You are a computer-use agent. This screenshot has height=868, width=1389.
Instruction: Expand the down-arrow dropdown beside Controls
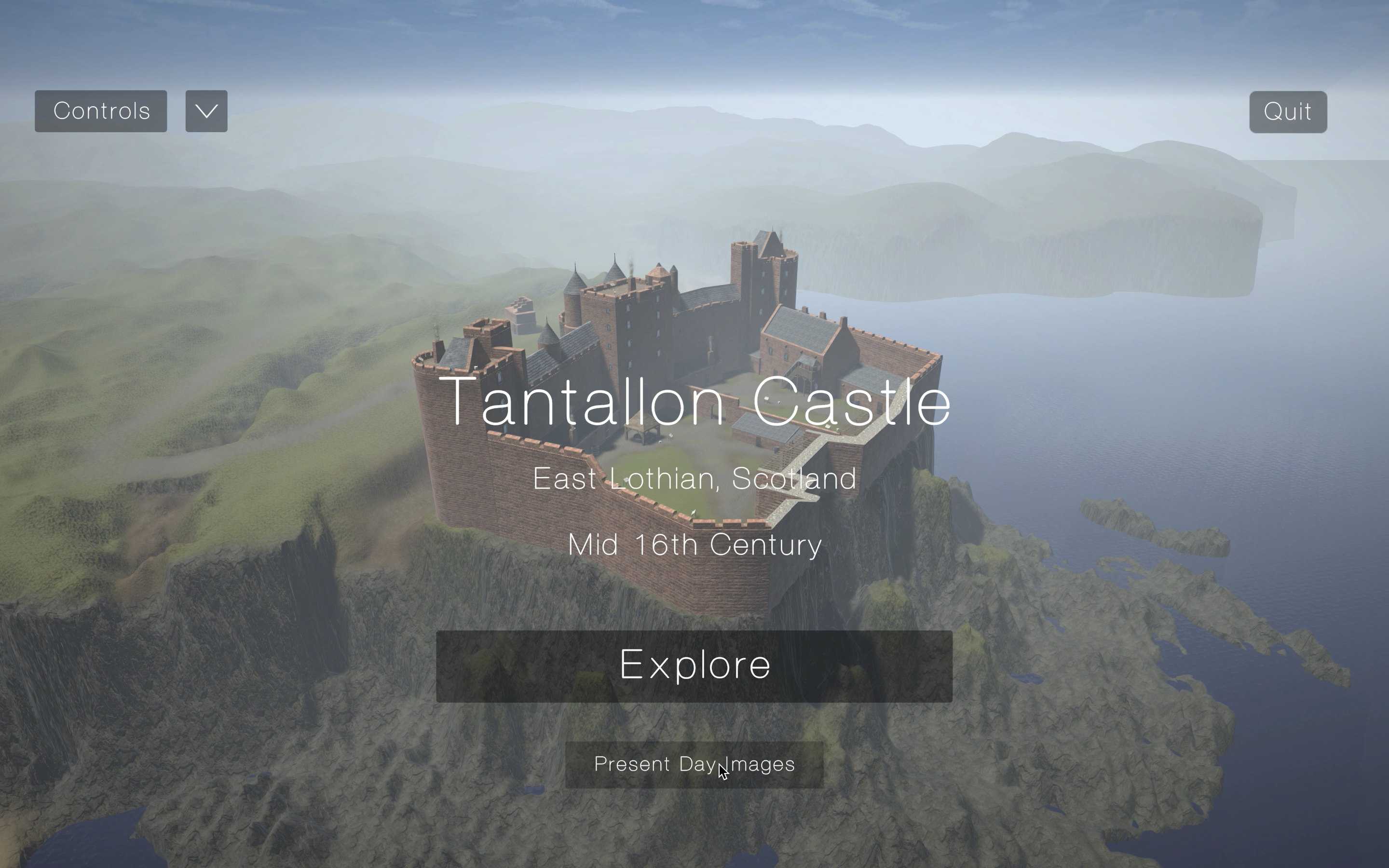pos(206,111)
